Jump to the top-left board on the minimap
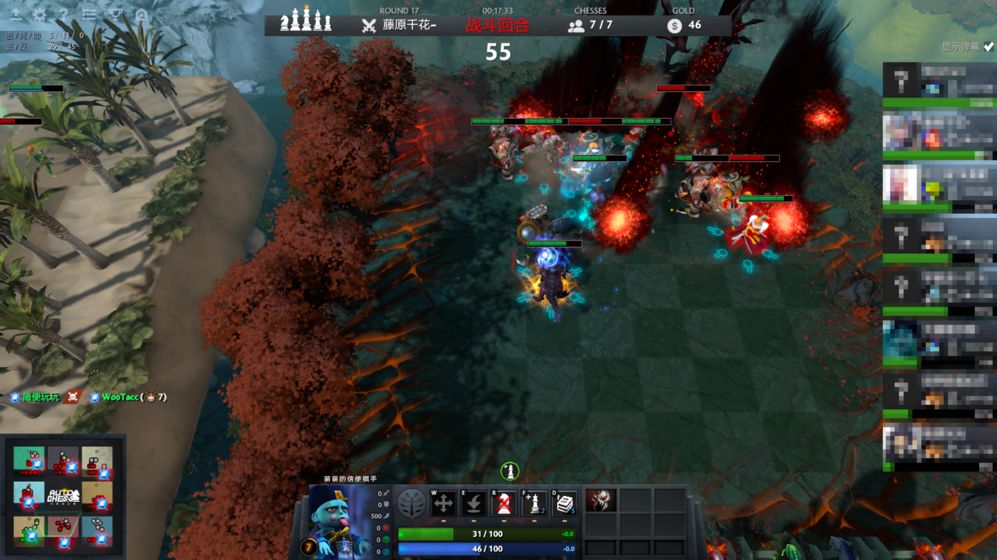This screenshot has height=560, width=997. 28,460
